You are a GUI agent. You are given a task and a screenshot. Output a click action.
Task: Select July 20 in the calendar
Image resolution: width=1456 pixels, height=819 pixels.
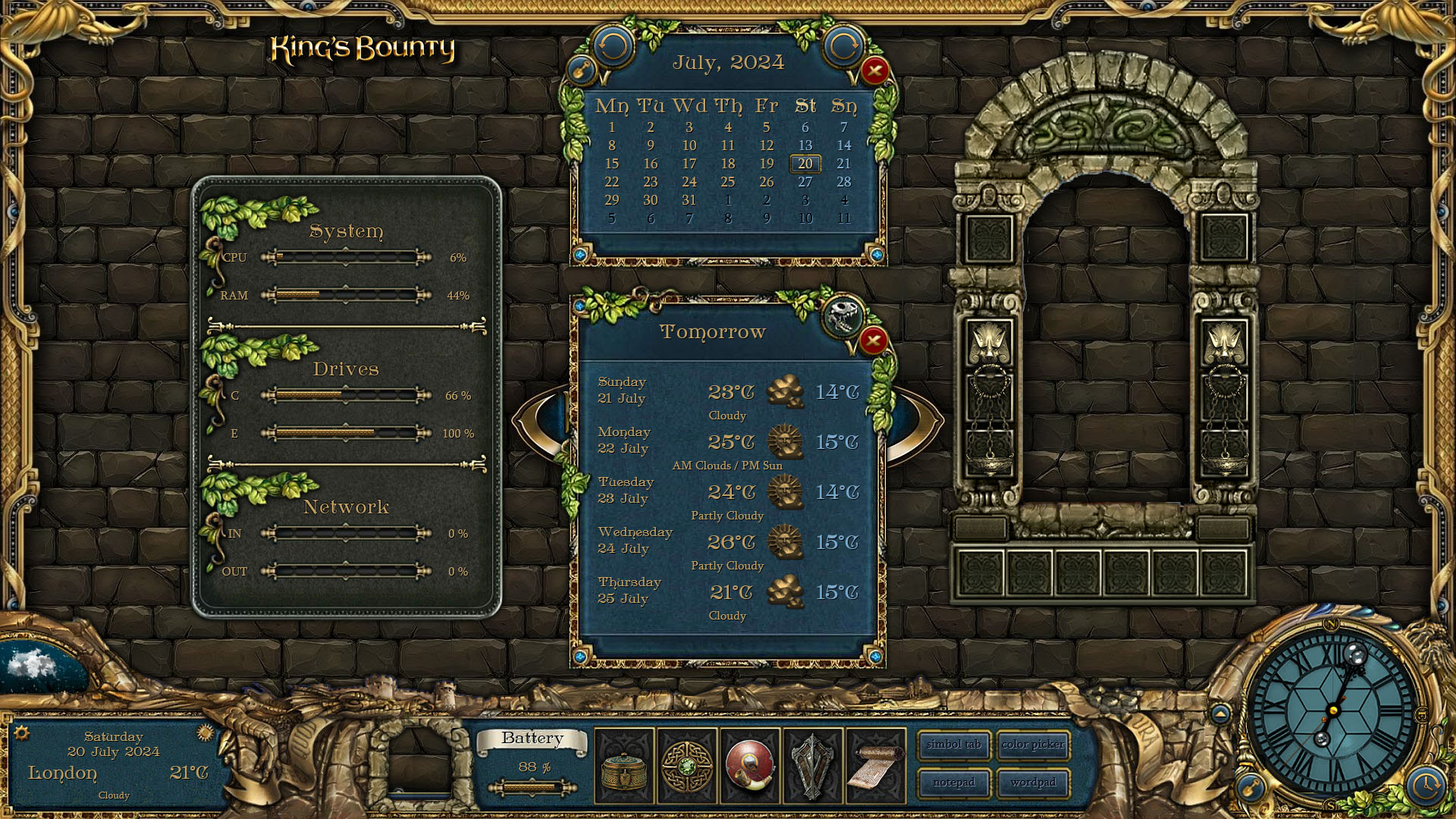pyautogui.click(x=805, y=164)
